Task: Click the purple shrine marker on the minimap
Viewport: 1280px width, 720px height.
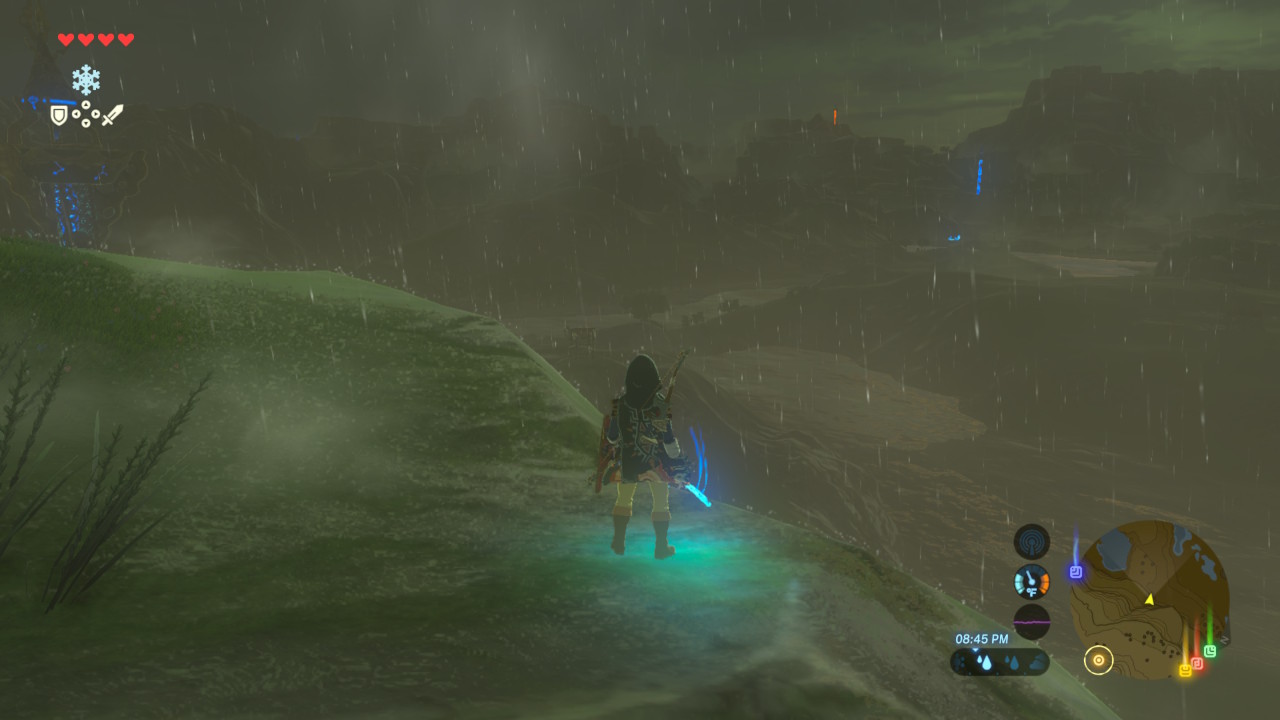Action: pos(1075,571)
